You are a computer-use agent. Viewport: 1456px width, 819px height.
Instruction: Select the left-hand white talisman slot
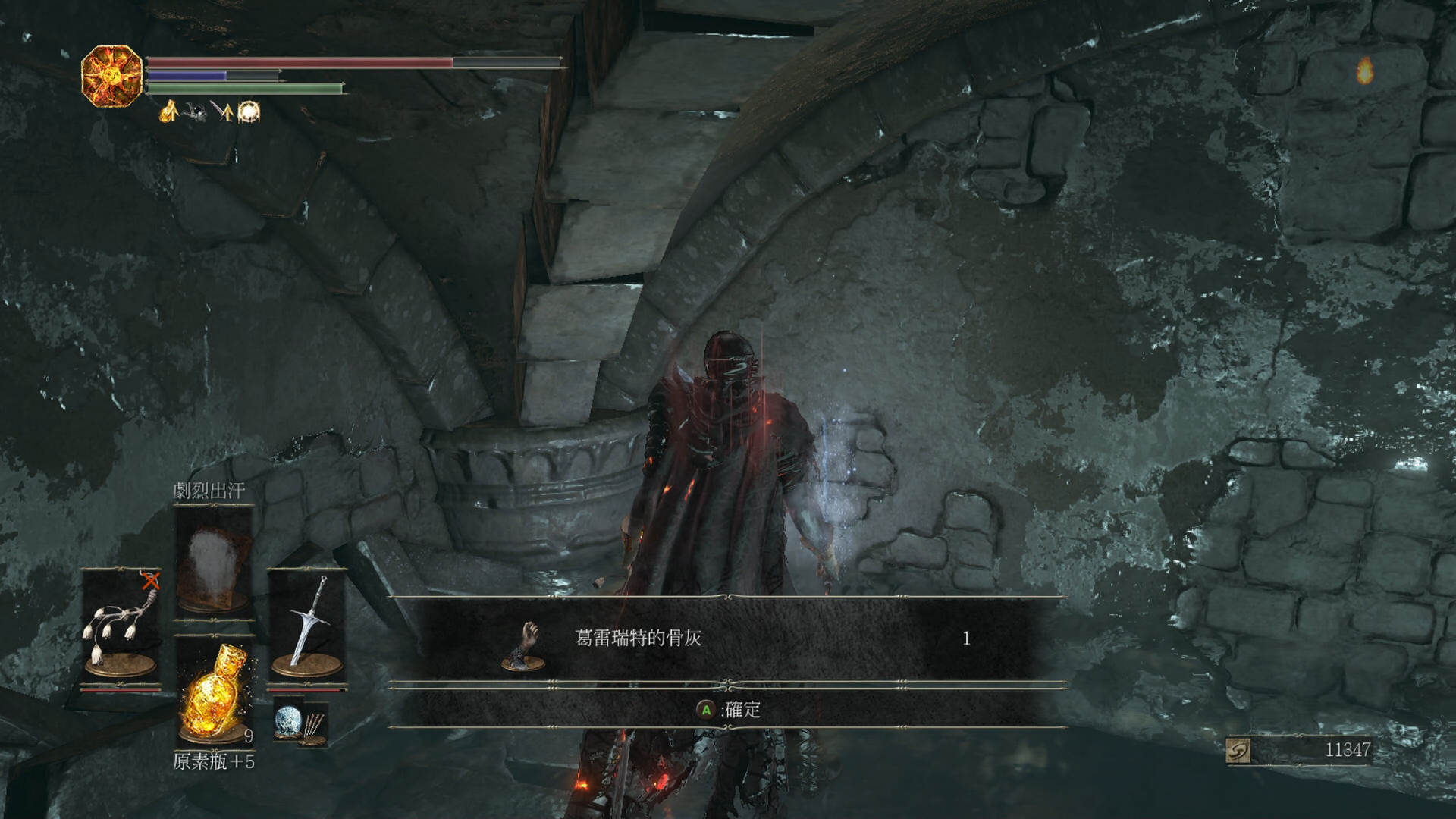(121, 626)
